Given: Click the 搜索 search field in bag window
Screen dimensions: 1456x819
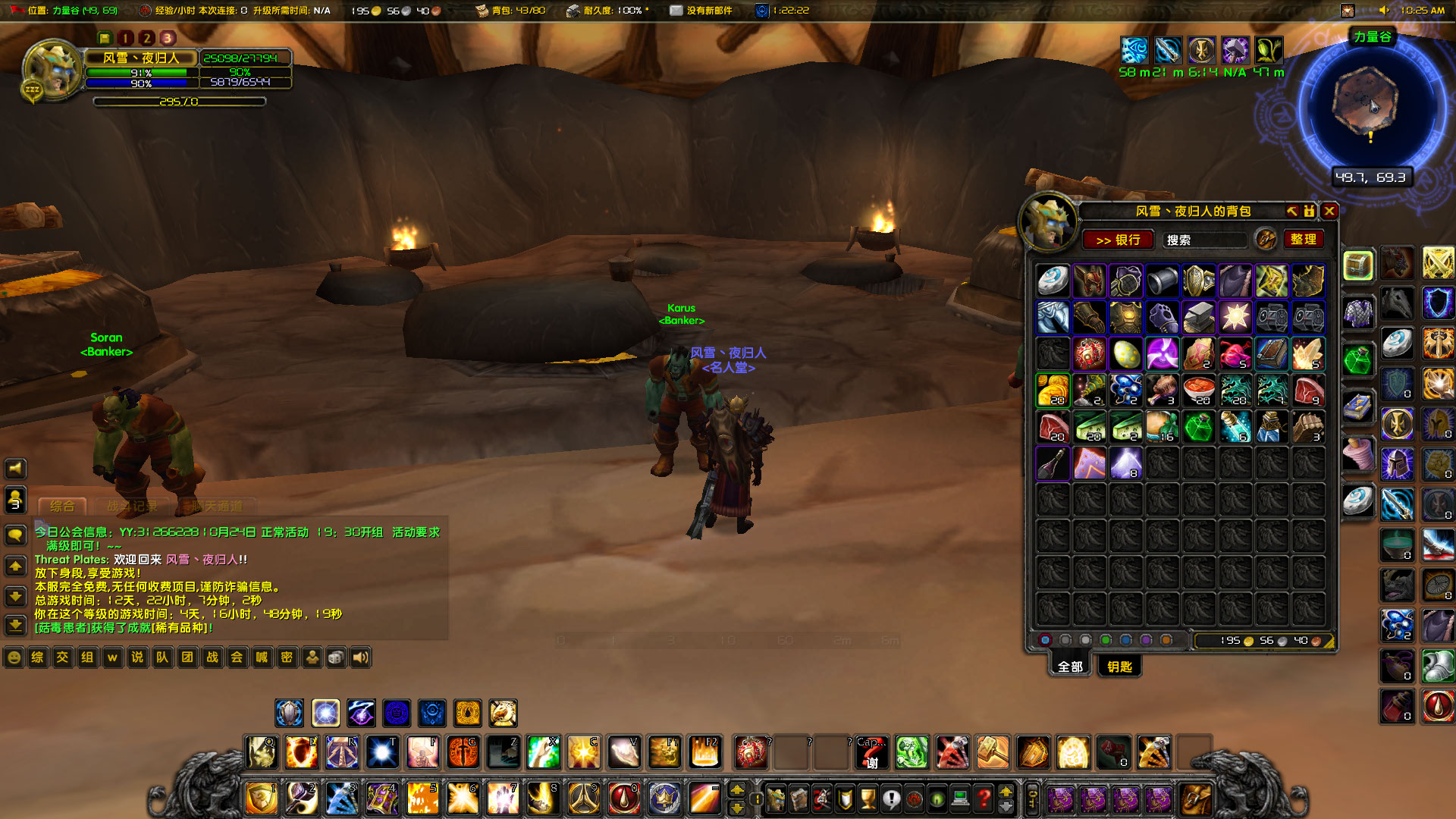Looking at the screenshot, I should [x=1203, y=240].
